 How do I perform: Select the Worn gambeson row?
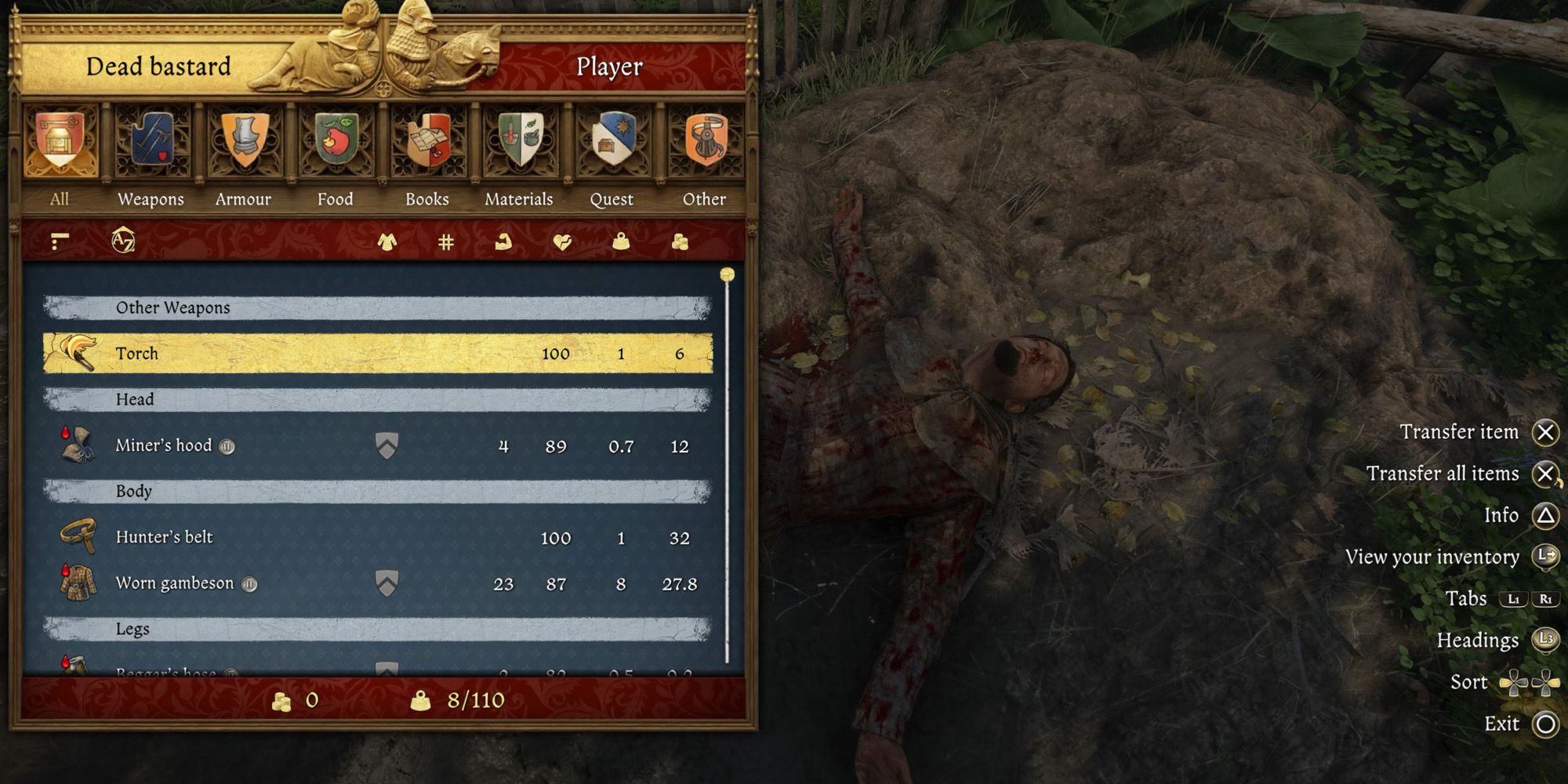tap(377, 584)
